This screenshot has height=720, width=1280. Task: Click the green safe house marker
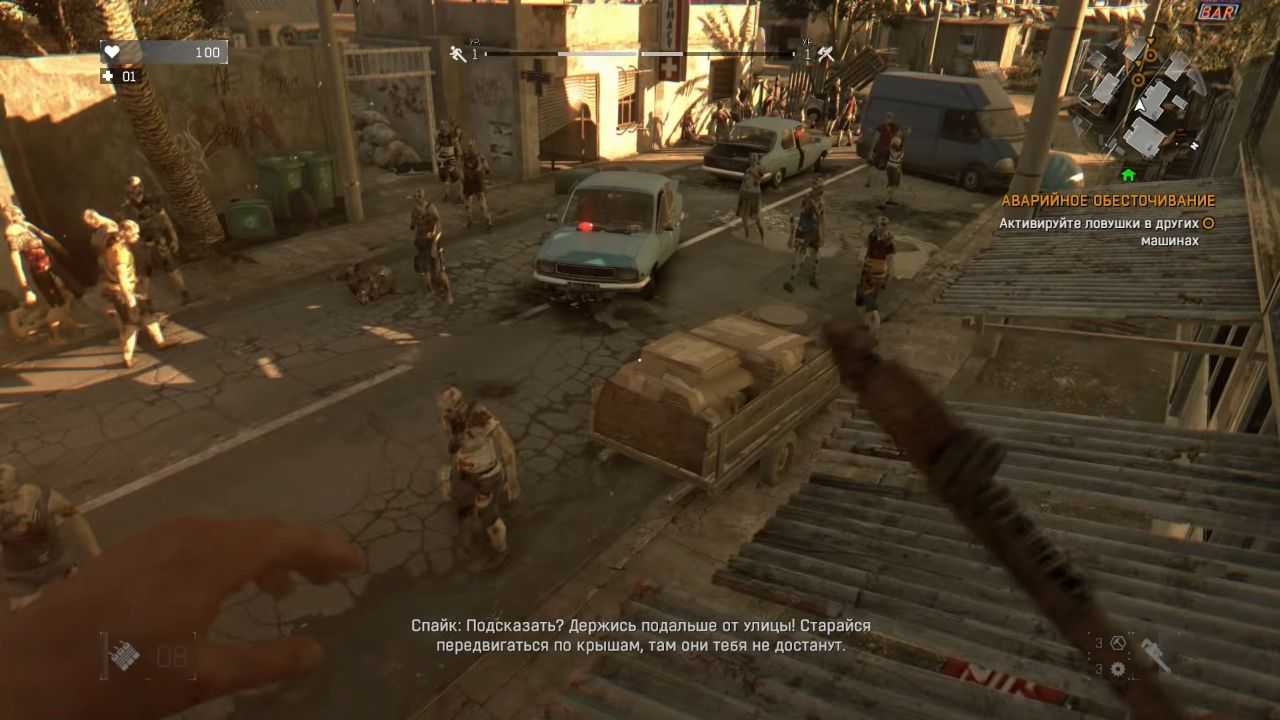(1128, 175)
